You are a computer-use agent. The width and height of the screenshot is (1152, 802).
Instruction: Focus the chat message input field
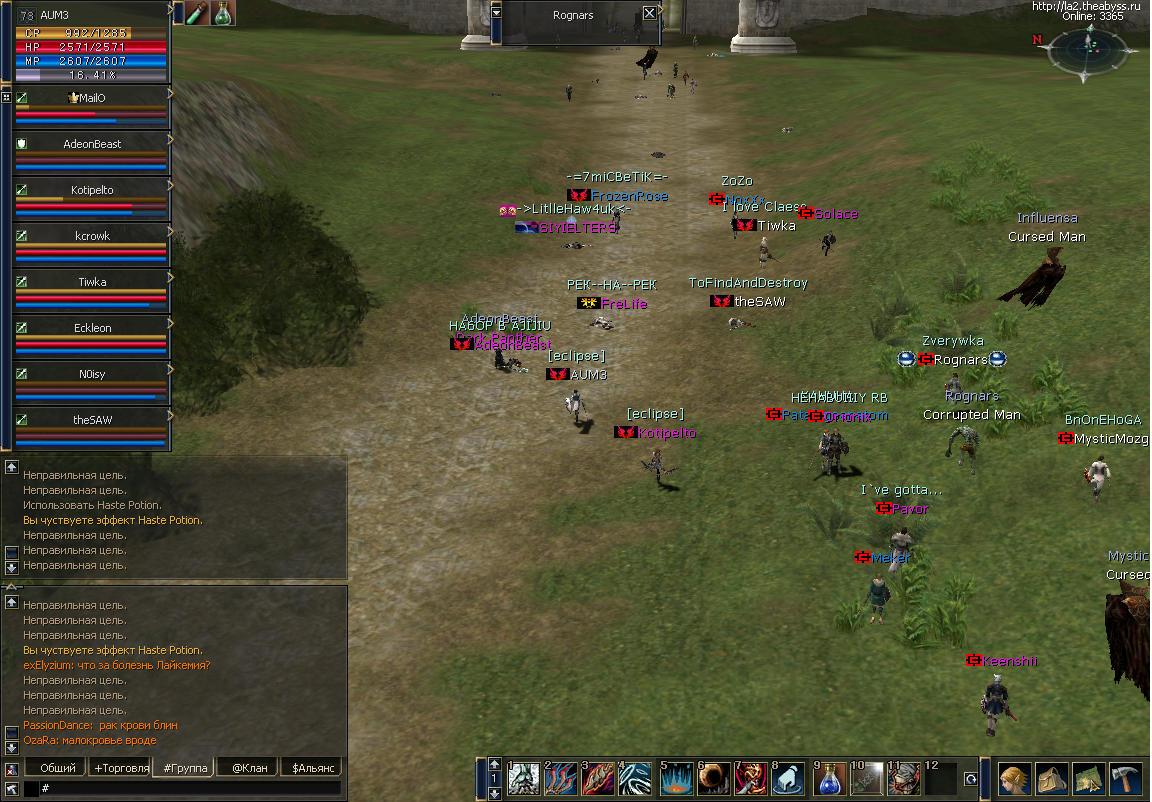pos(190,789)
